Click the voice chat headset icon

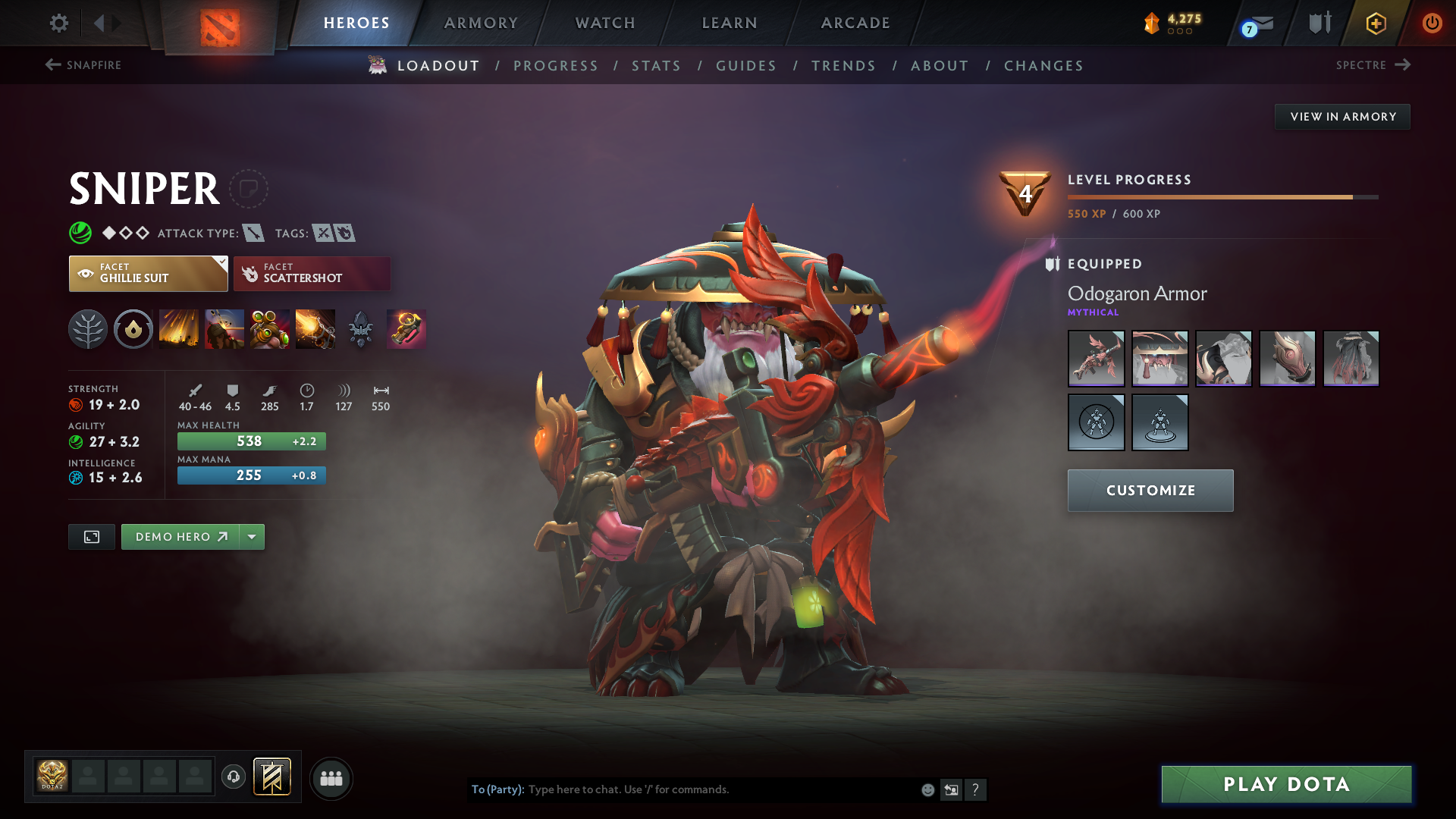click(233, 778)
